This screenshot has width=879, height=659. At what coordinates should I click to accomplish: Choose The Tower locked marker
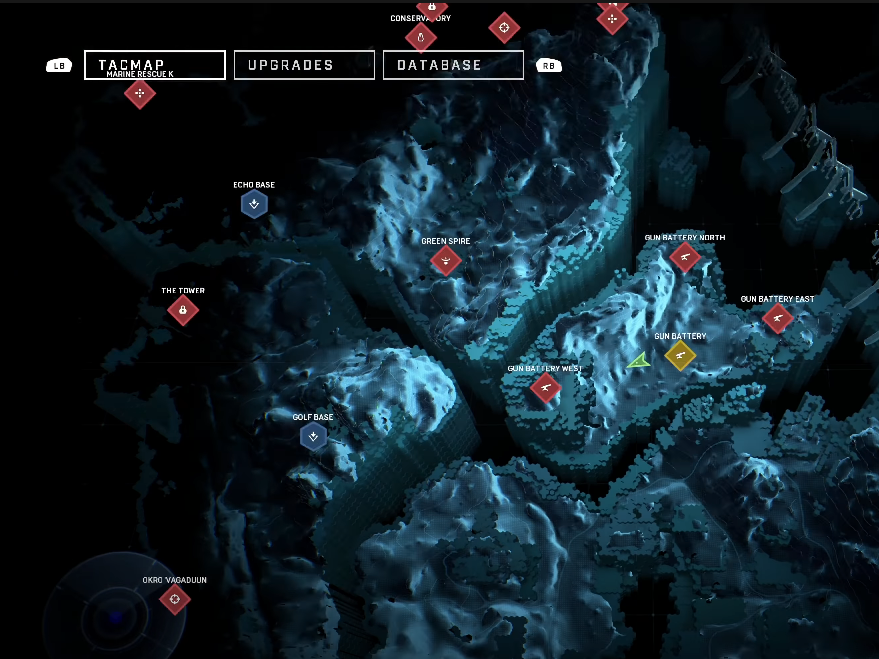pyautogui.click(x=183, y=311)
